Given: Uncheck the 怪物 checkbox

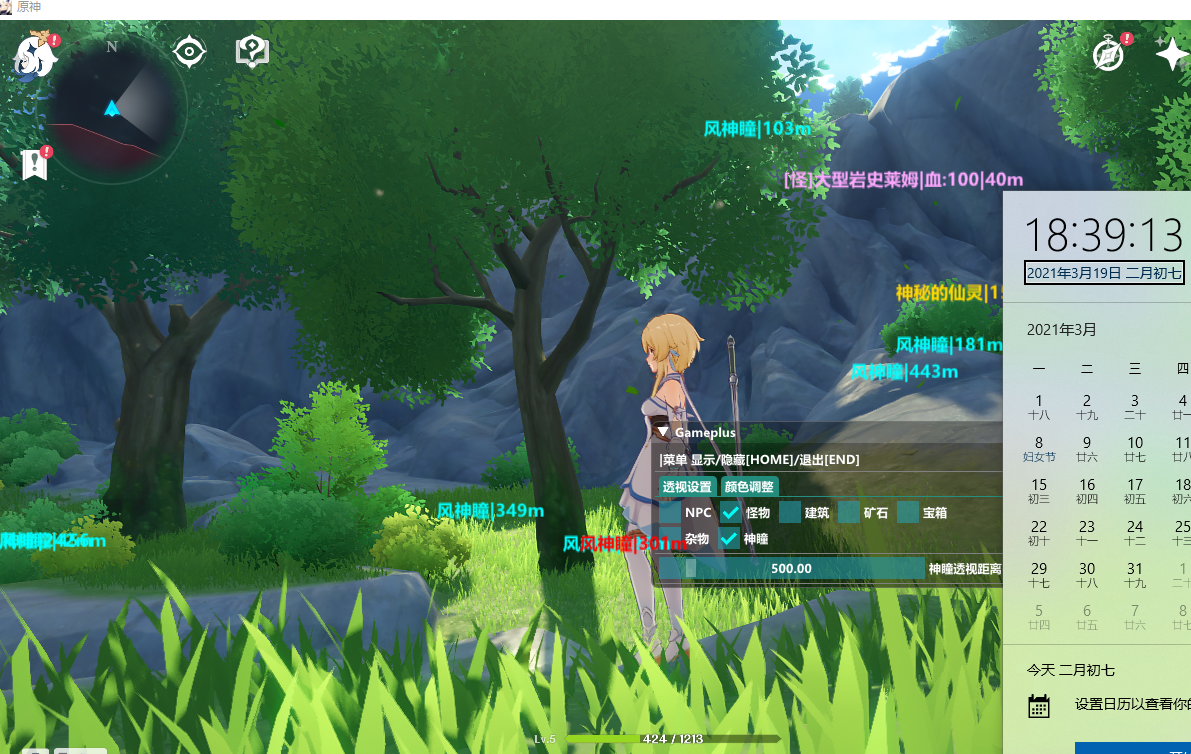Looking at the screenshot, I should click(730, 513).
